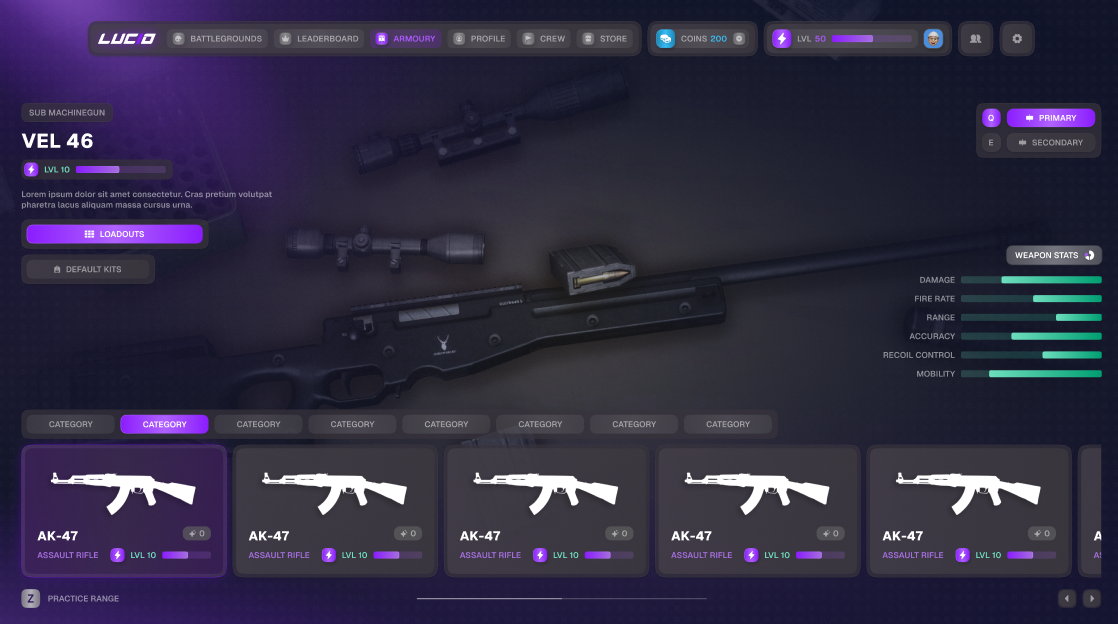Open the Profile section
The width and height of the screenshot is (1118, 624).
pyautogui.click(x=479, y=39)
